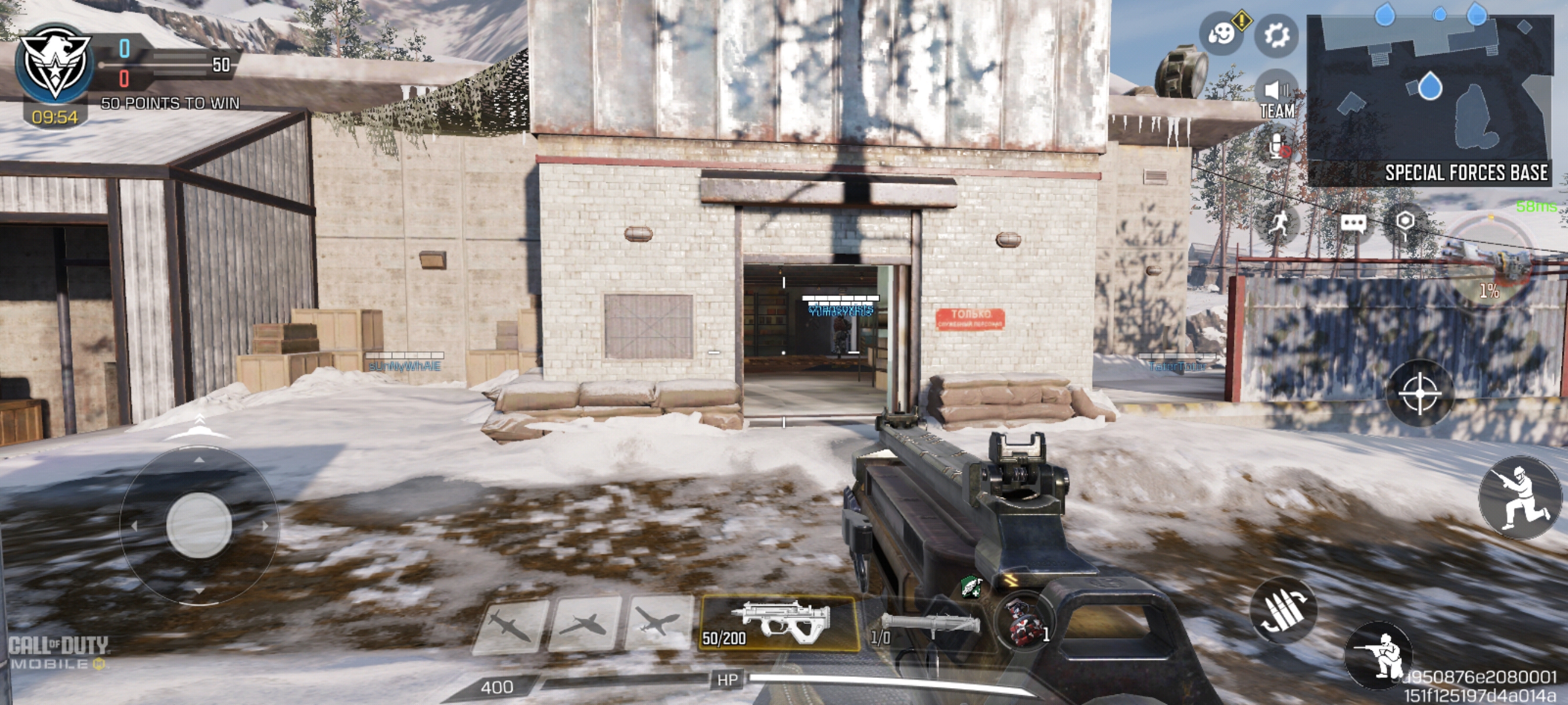Screen dimensions: 1568x705
Task: Open the emote smiley menu
Action: coord(1221,34)
